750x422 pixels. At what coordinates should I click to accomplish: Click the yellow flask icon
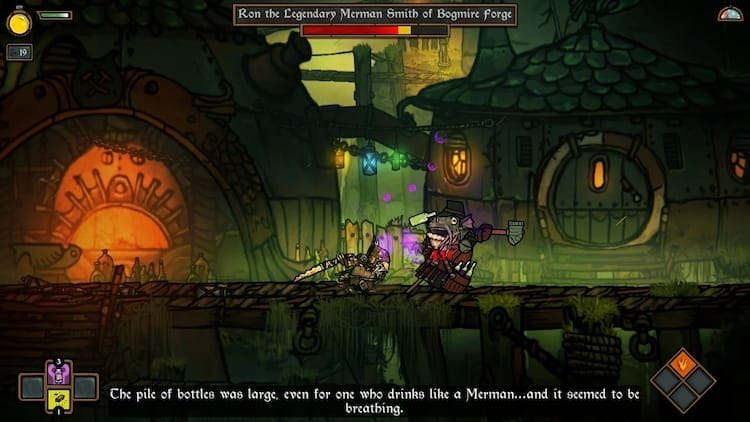pyautogui.click(x=20, y=20)
